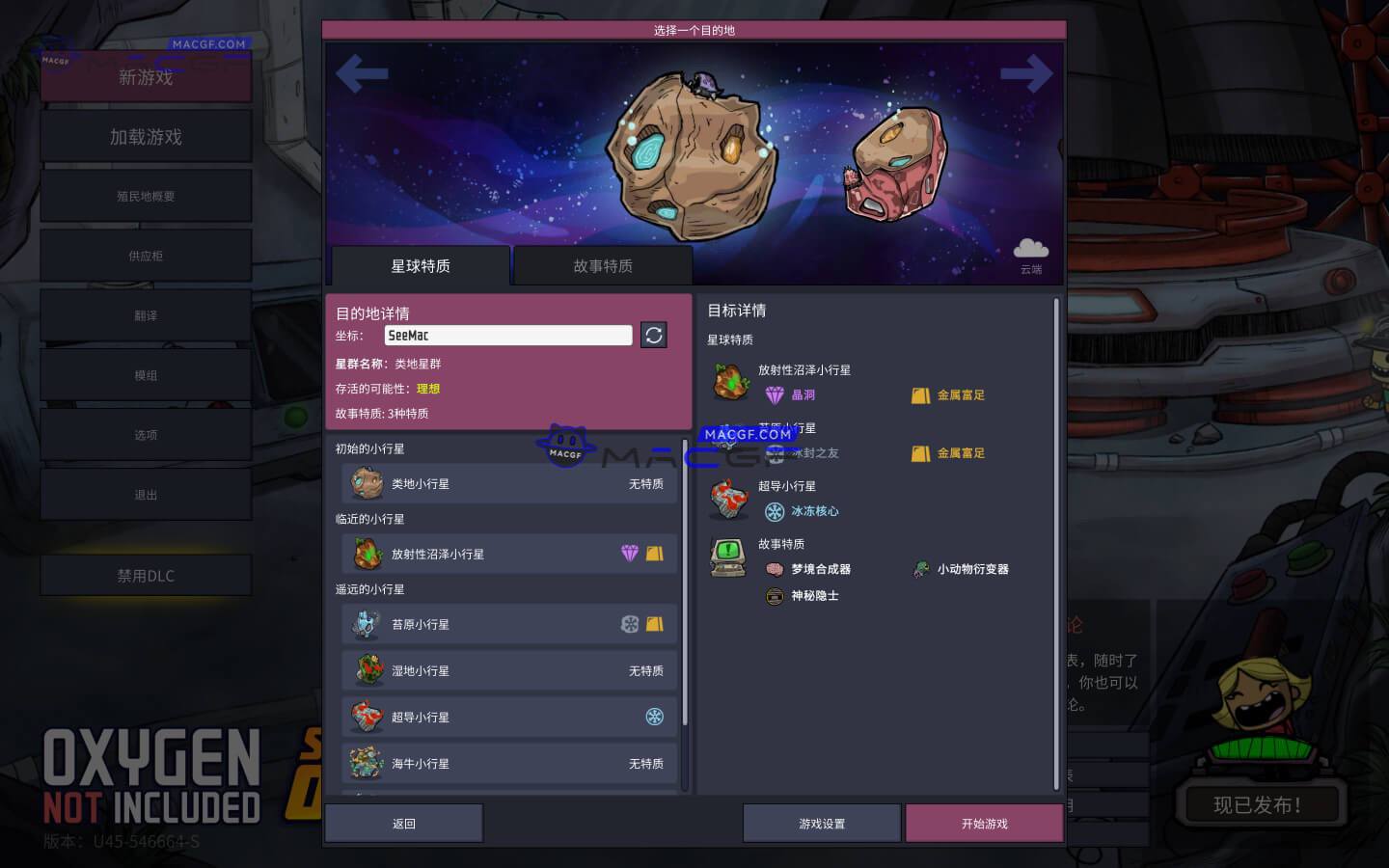Click the 梦境合成器 brain icon
This screenshot has width=1389, height=868.
point(774,569)
